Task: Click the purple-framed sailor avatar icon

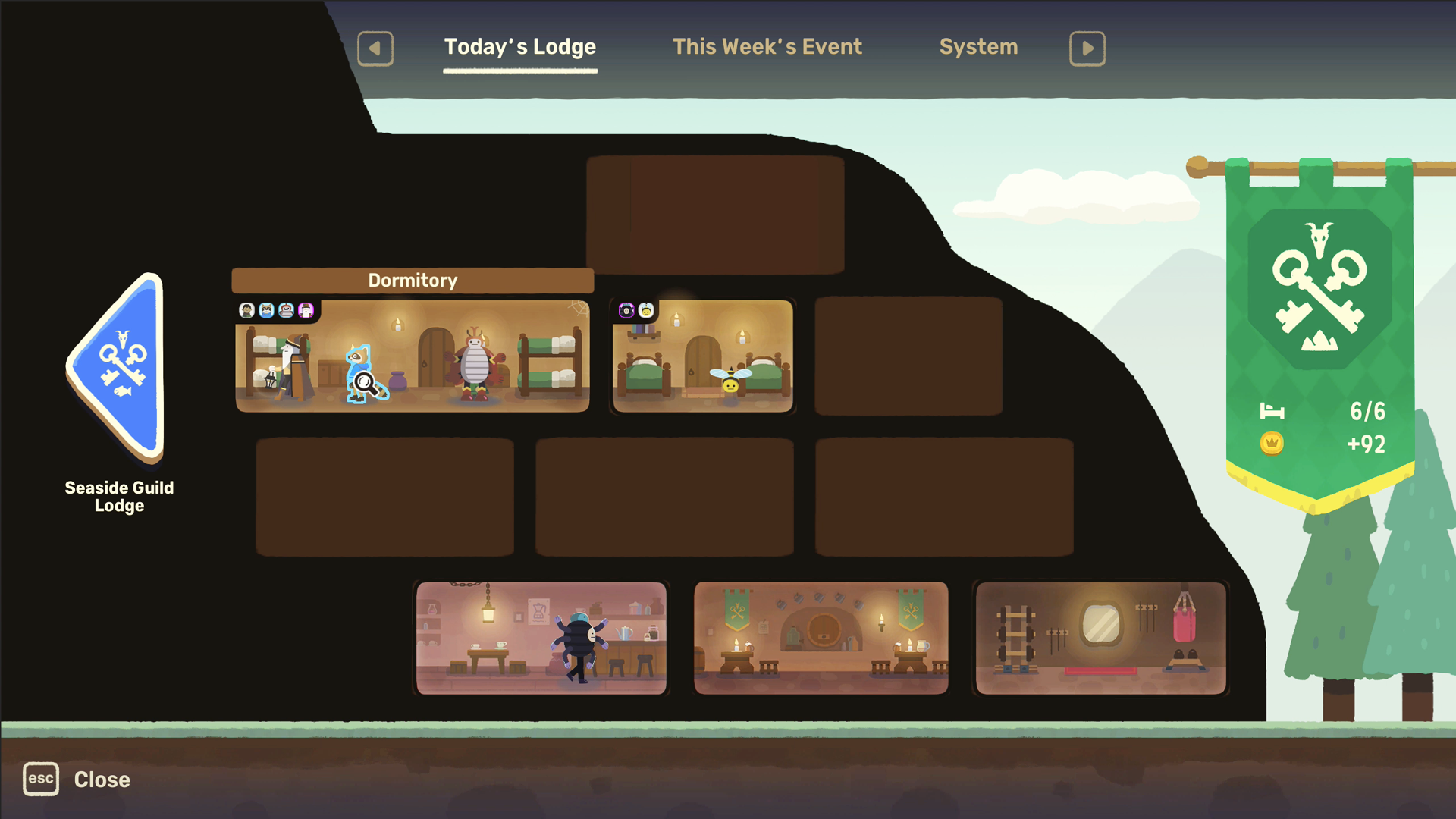Action: coord(306,310)
